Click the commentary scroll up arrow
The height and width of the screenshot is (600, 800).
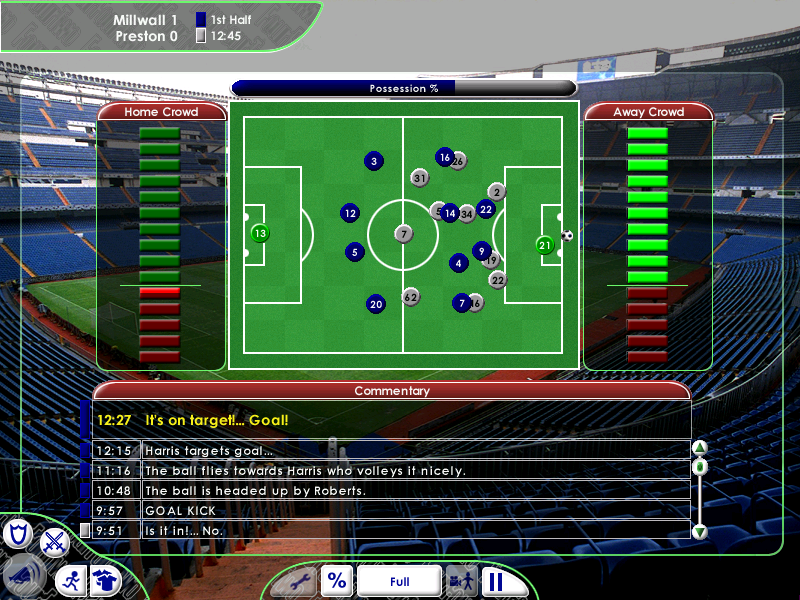700,448
